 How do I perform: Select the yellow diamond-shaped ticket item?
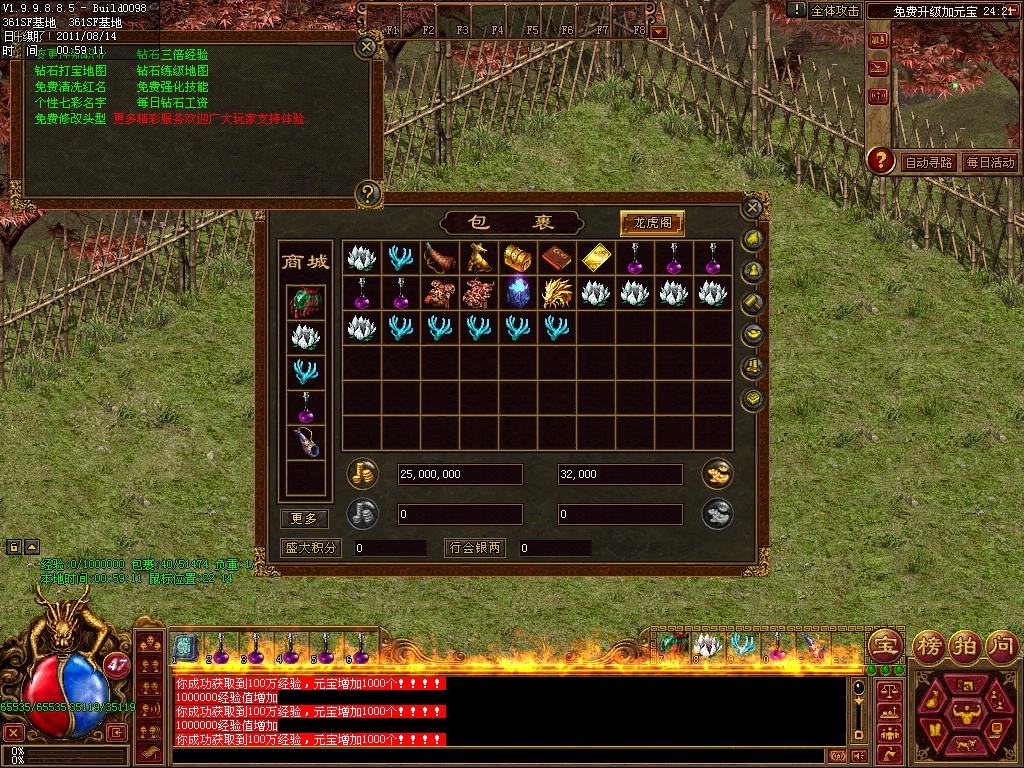596,257
